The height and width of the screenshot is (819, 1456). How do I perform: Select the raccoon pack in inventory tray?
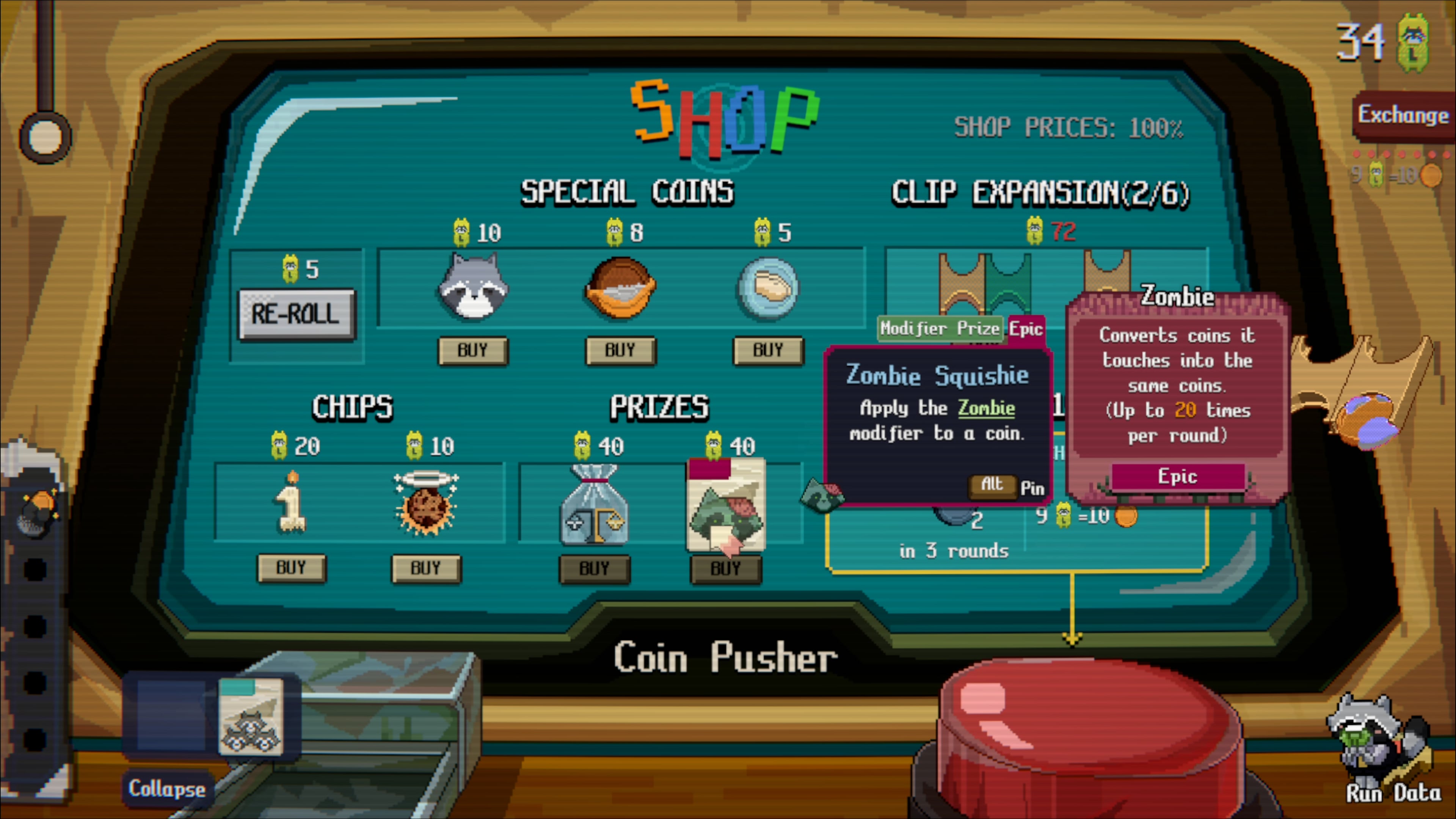click(250, 717)
